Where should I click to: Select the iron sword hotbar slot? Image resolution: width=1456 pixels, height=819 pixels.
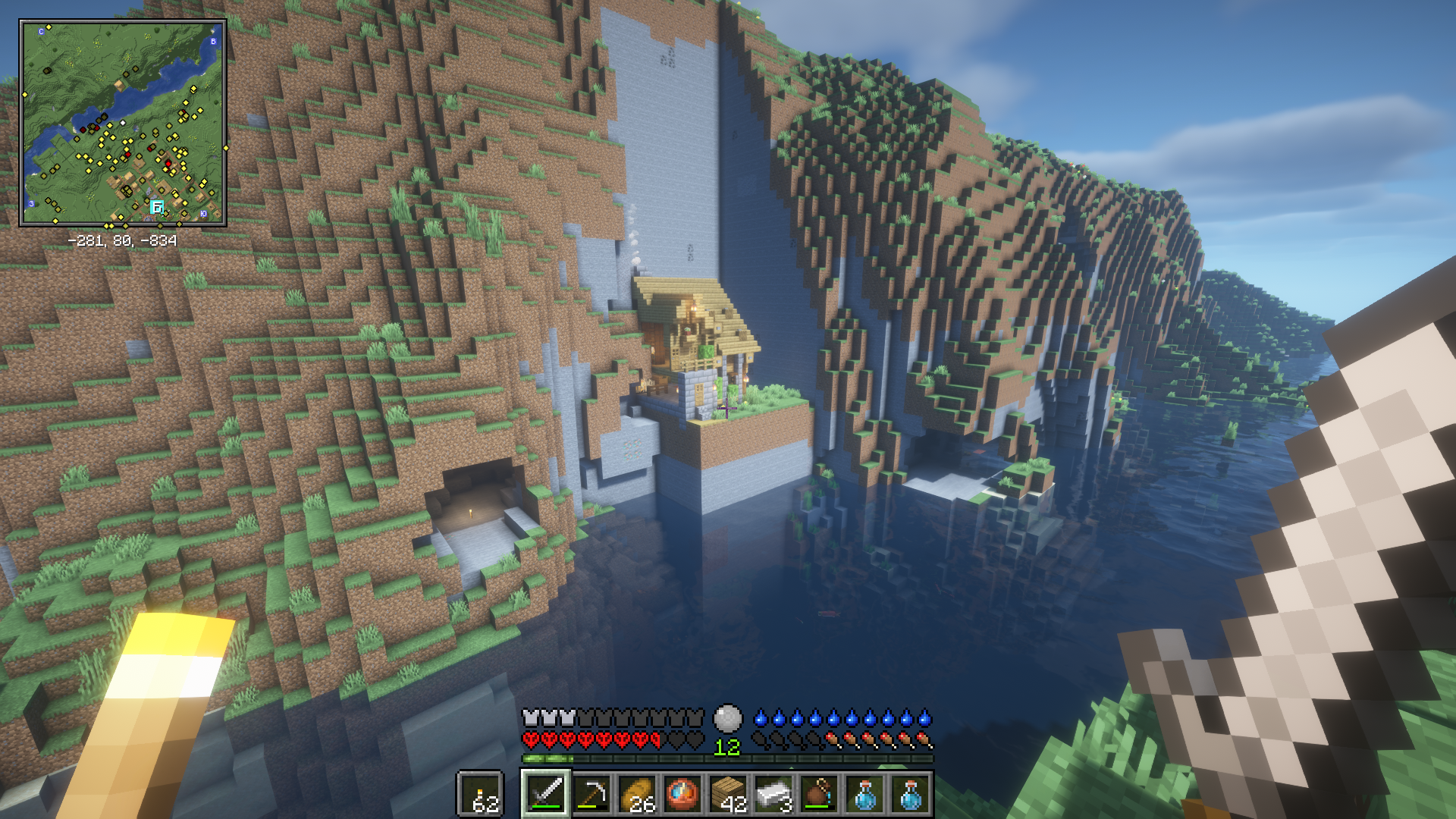tap(546, 794)
